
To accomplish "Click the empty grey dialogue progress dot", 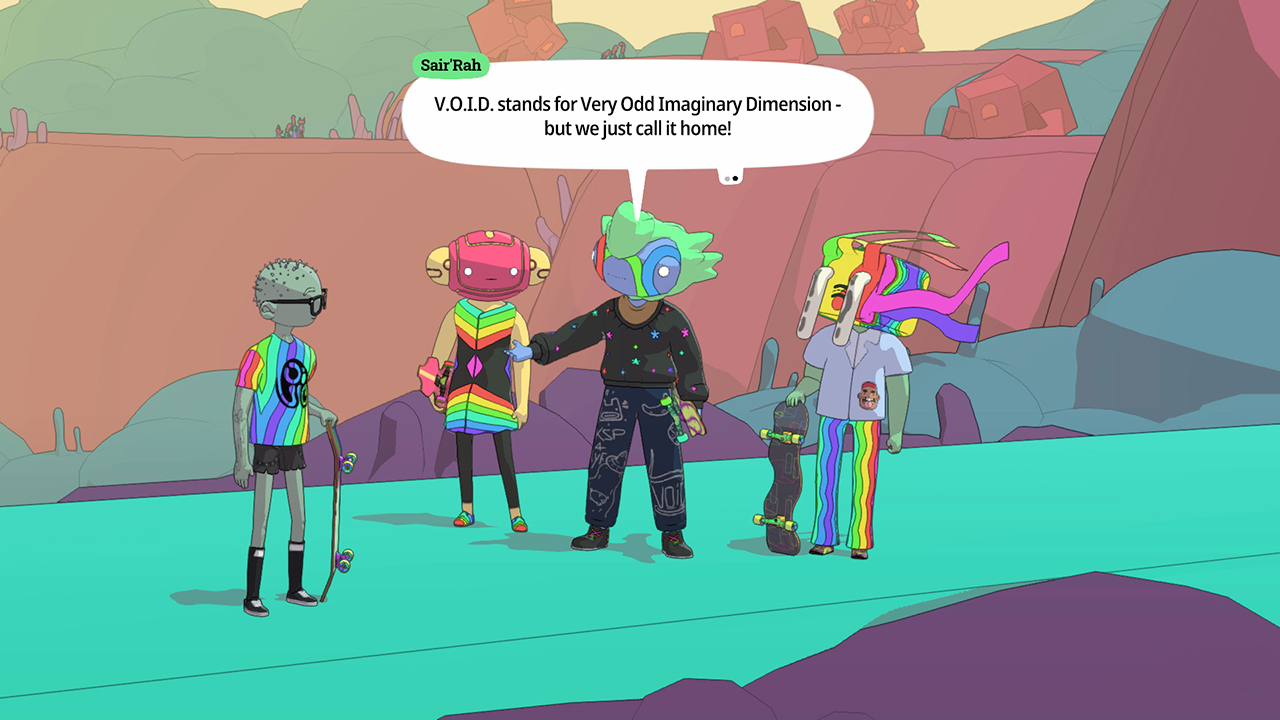I will coord(727,178).
